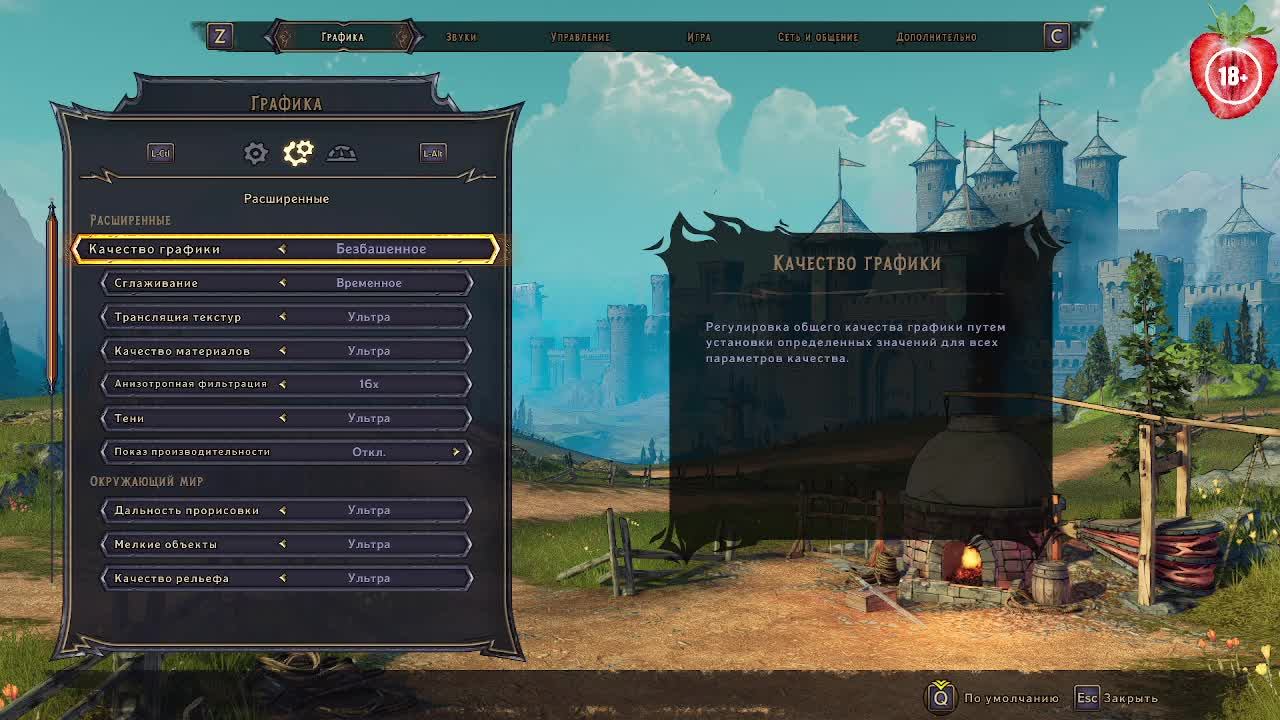Select the Графика tab

[342, 37]
